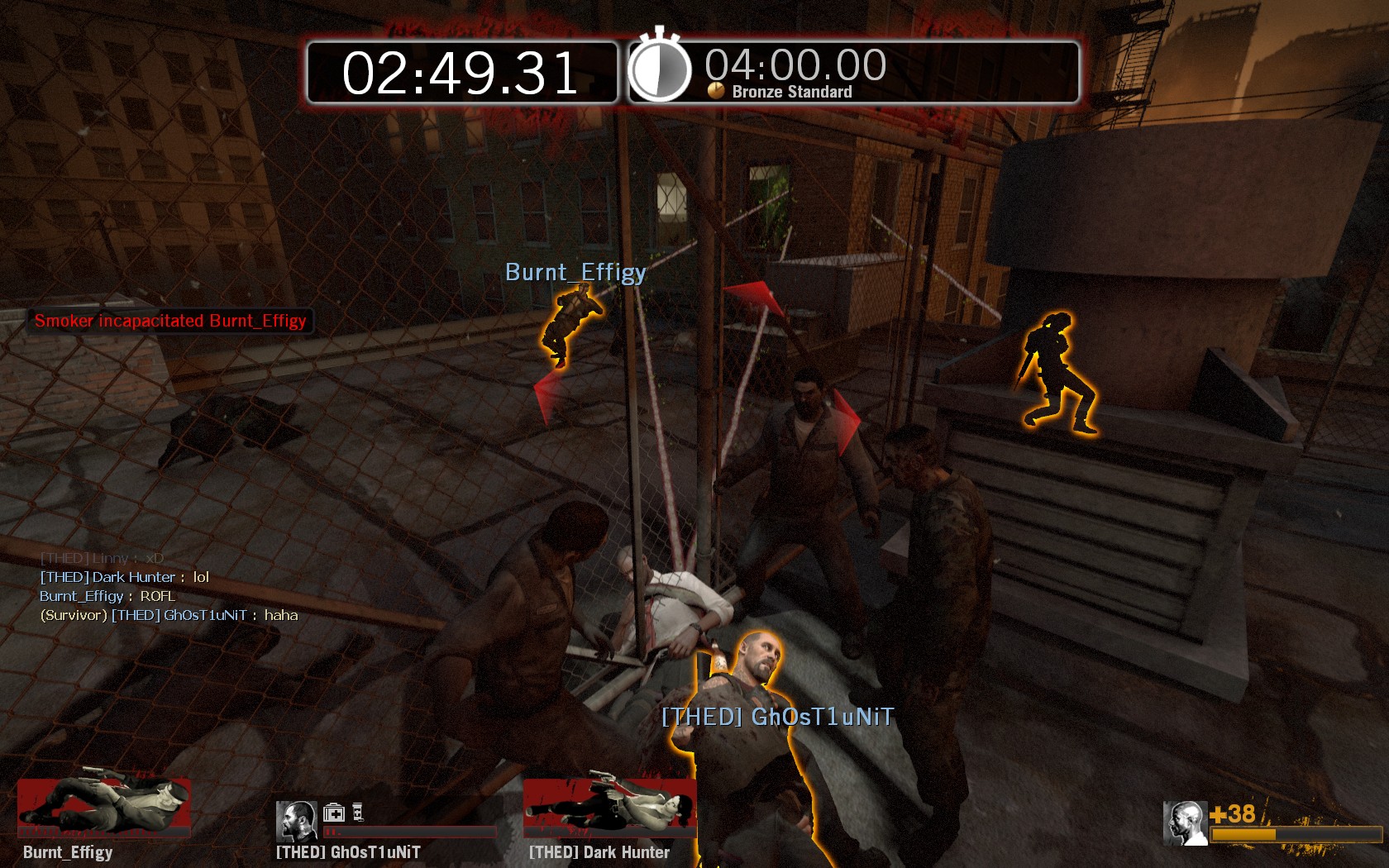Click the [THED] GhOsT1uNiT teammate portrait
The width and height of the screenshot is (1389, 868).
296,820
